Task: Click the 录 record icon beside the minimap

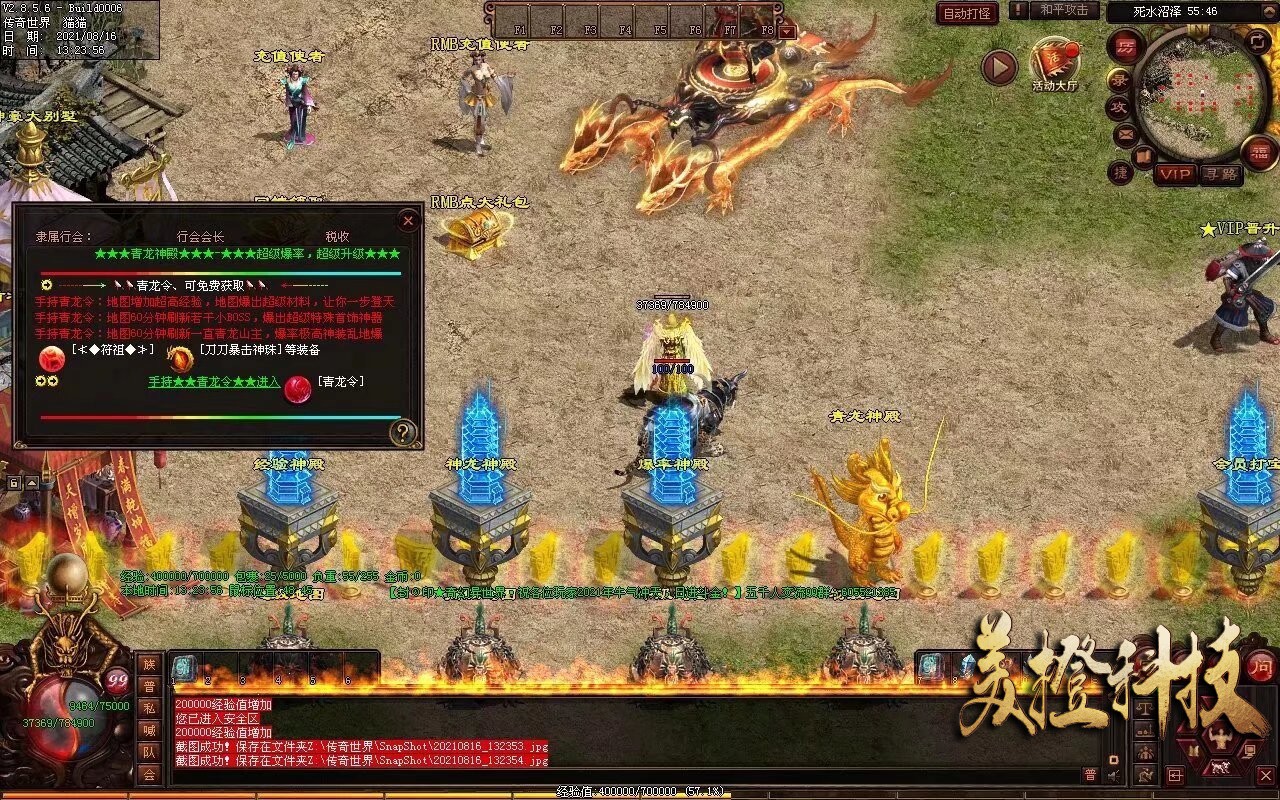Action: (1120, 80)
